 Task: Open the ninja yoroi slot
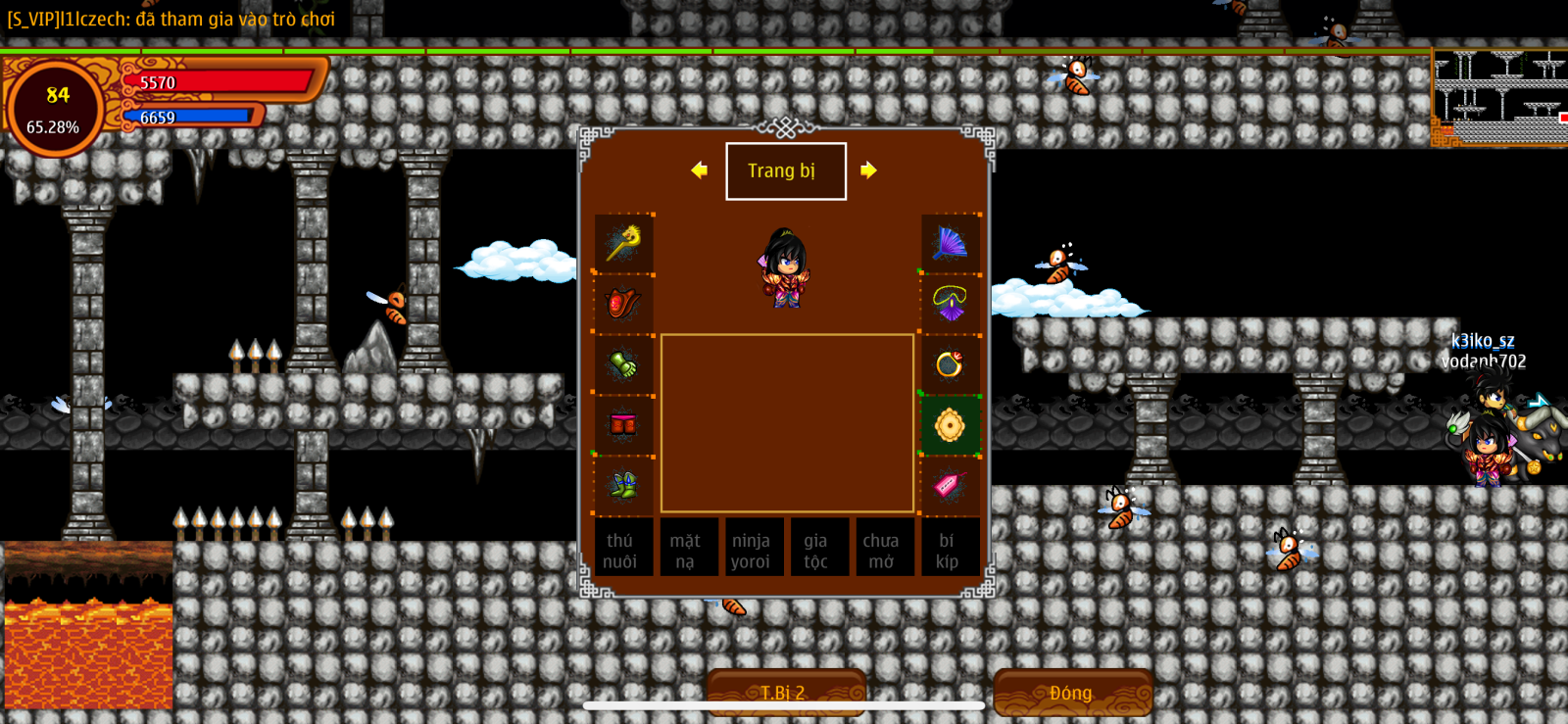[x=751, y=551]
